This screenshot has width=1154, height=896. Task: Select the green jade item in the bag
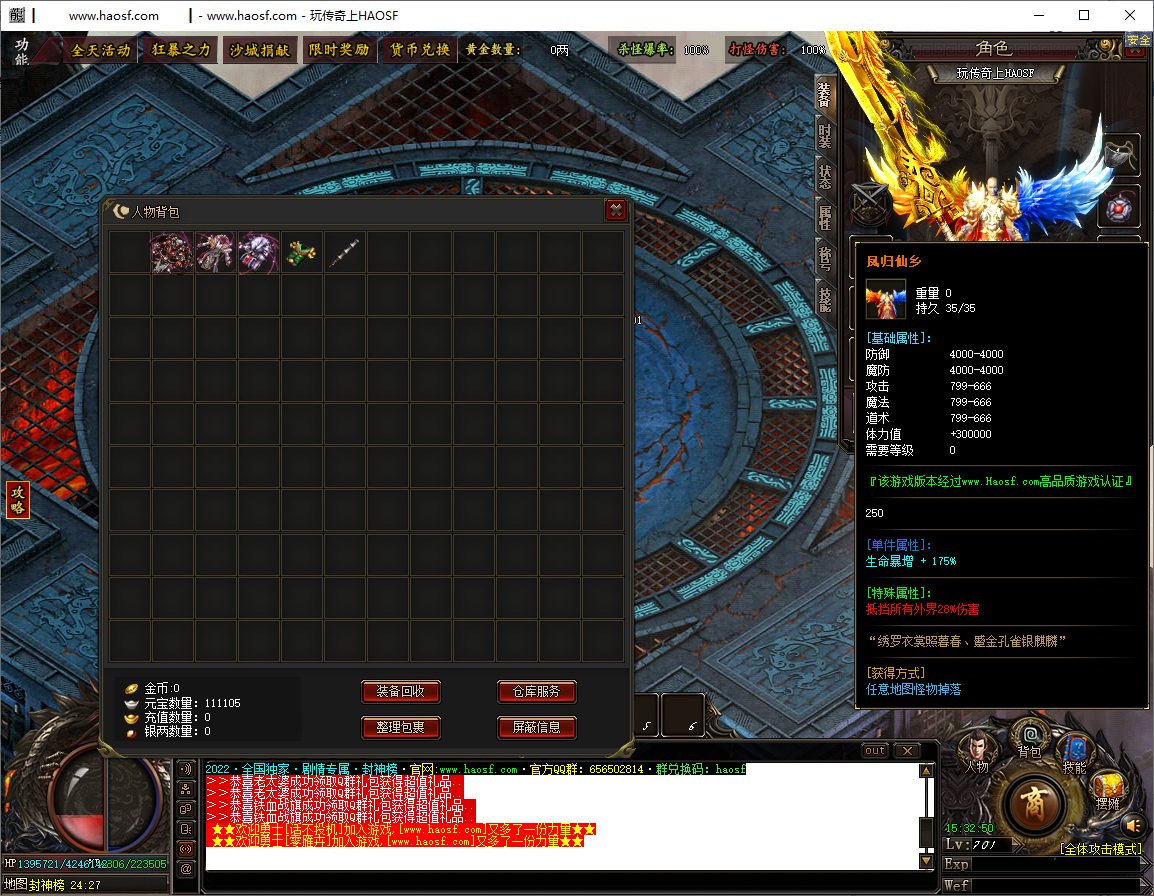[301, 252]
